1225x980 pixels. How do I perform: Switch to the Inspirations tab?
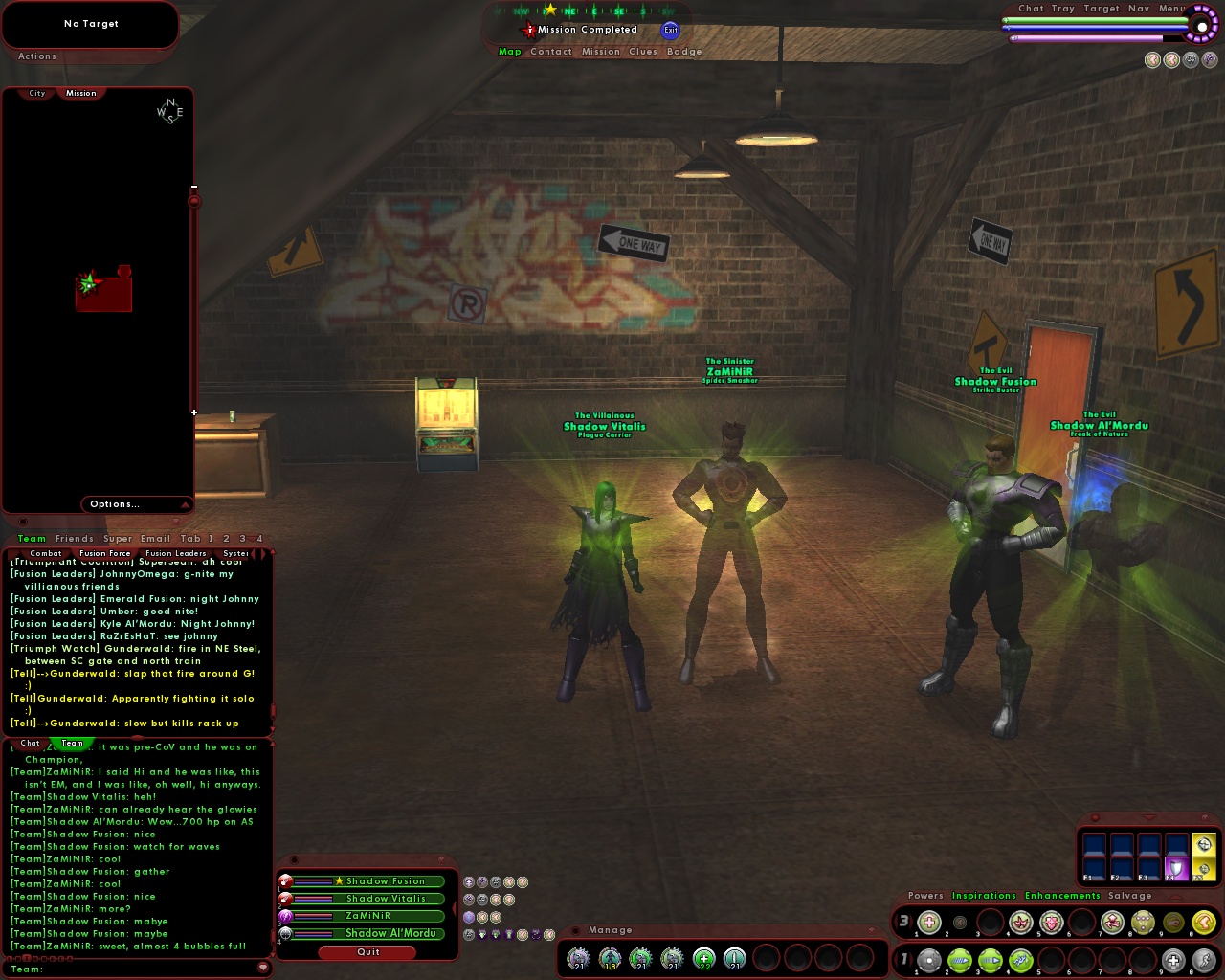click(983, 896)
